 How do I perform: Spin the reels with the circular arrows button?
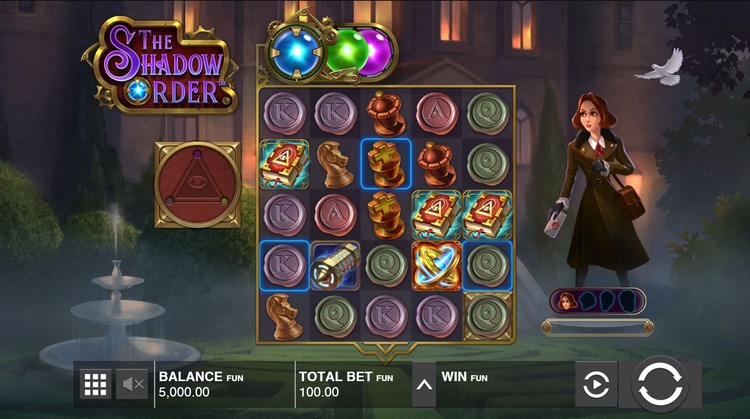[659, 384]
